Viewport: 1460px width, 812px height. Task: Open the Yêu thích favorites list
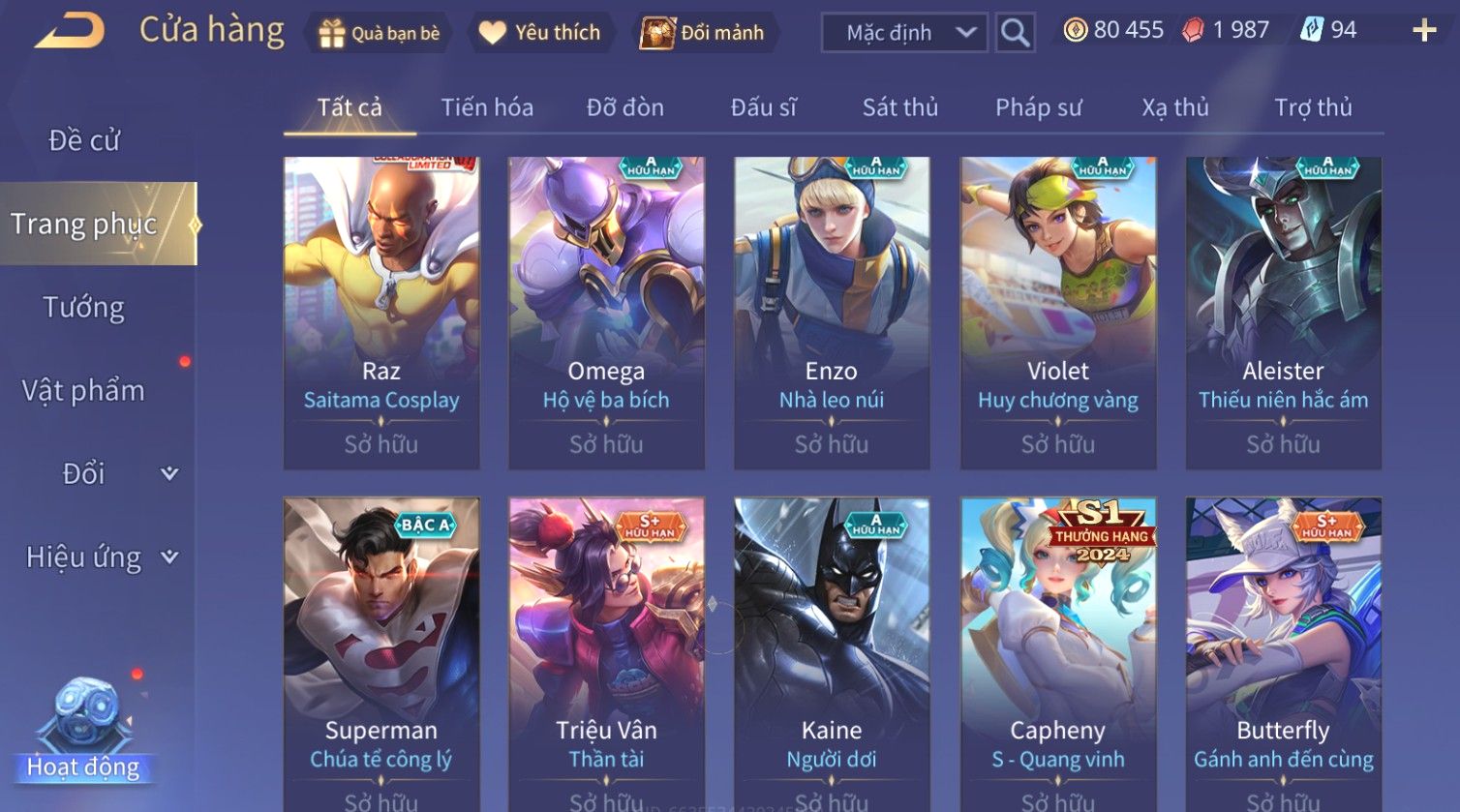tap(540, 33)
